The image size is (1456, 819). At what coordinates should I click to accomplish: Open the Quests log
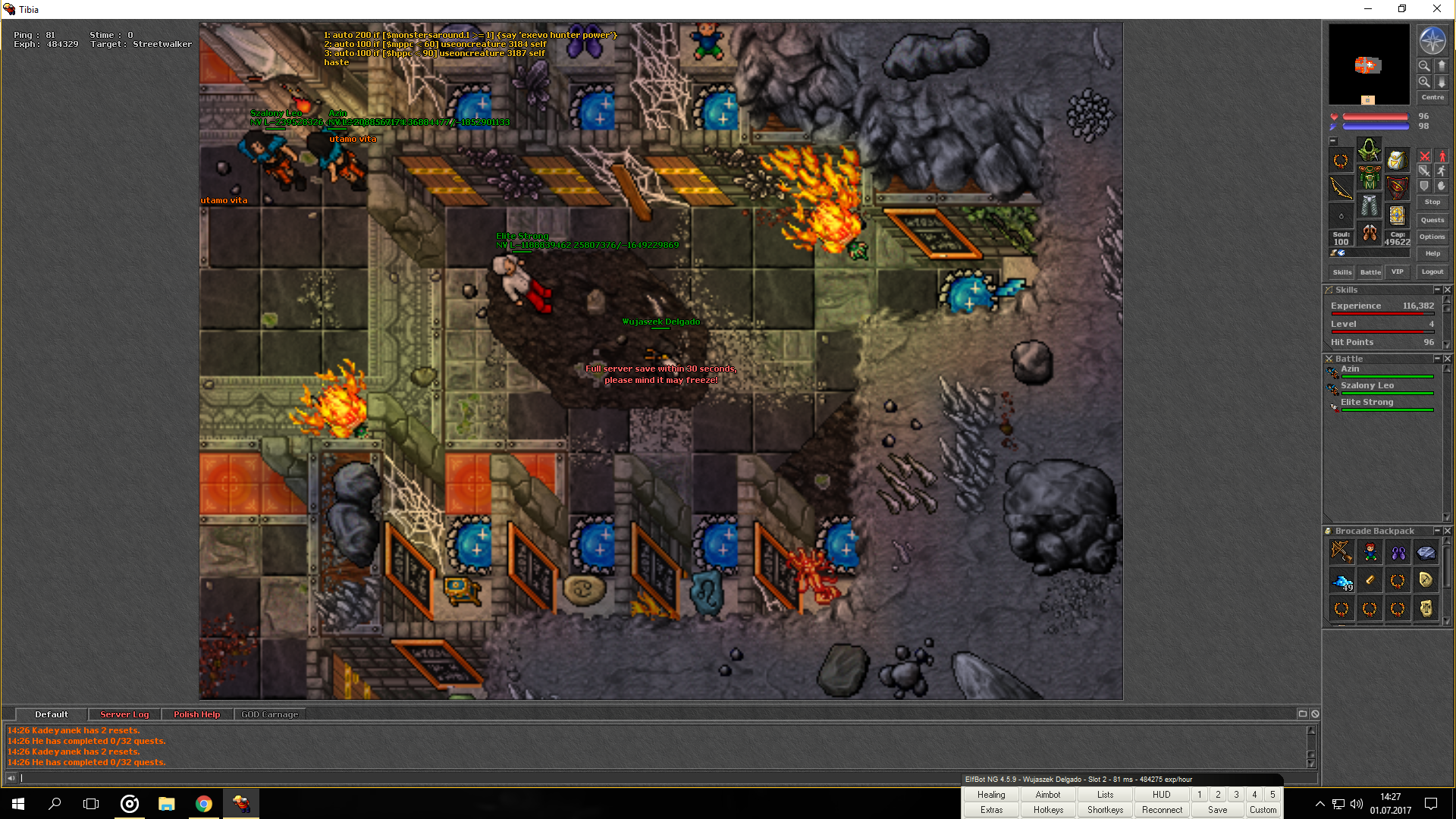coord(1432,220)
